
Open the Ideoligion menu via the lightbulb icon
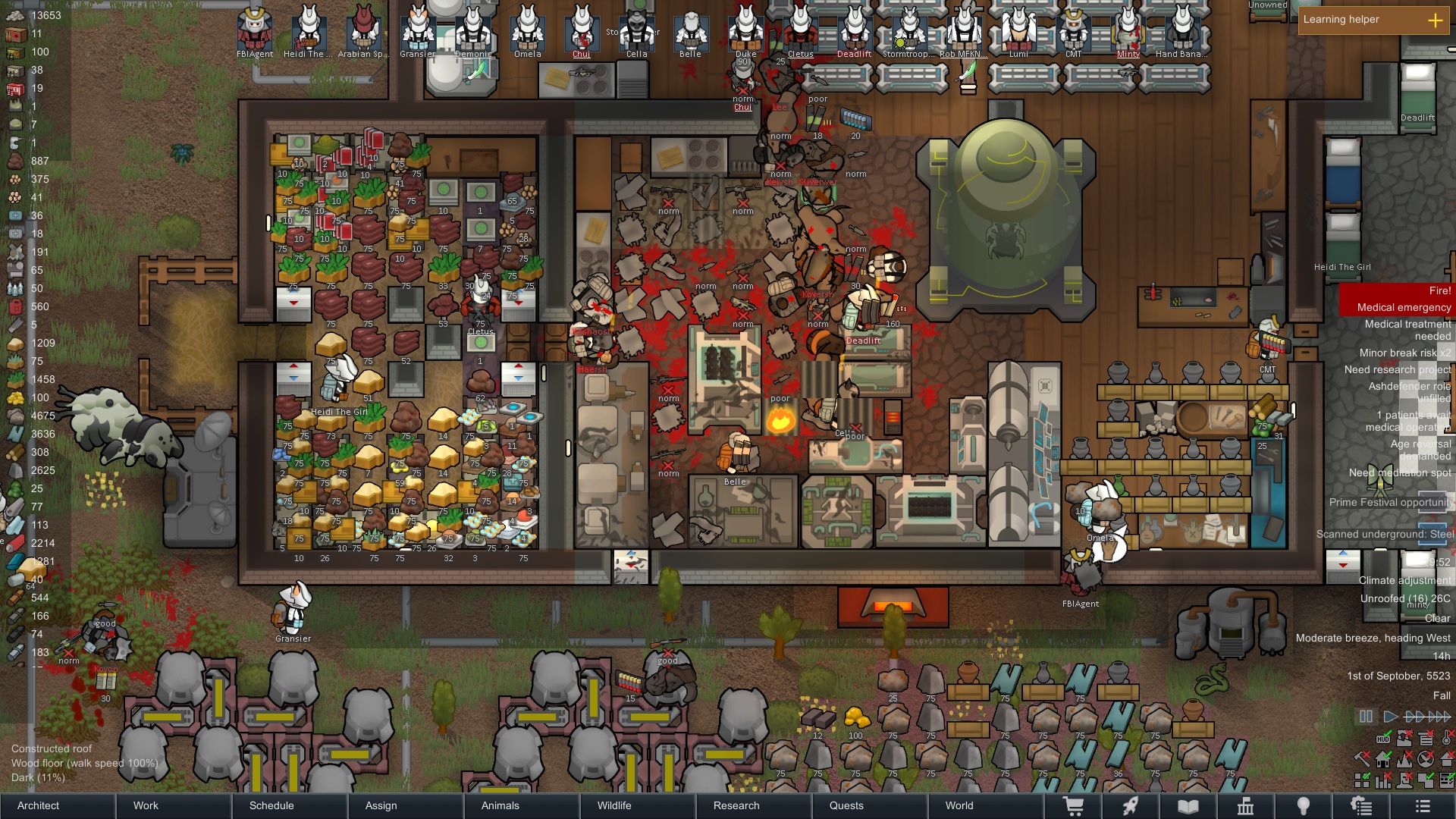tap(1304, 805)
